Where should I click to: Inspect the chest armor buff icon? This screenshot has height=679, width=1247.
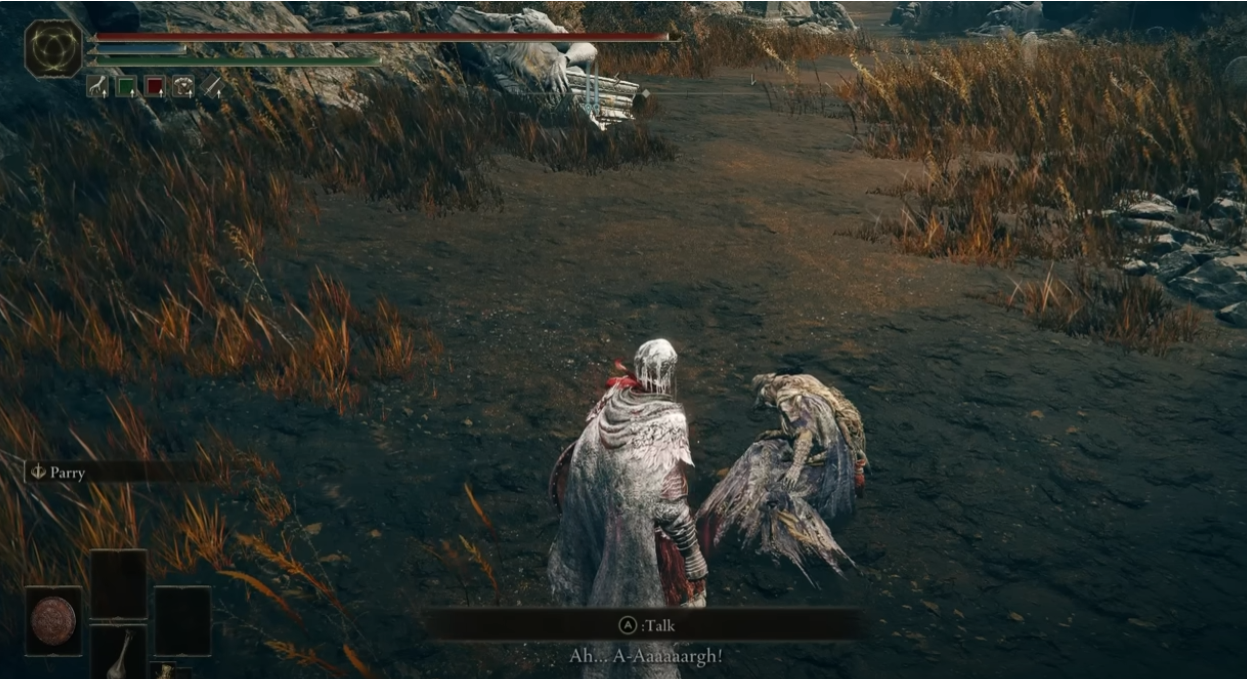pyautogui.click(x=183, y=87)
